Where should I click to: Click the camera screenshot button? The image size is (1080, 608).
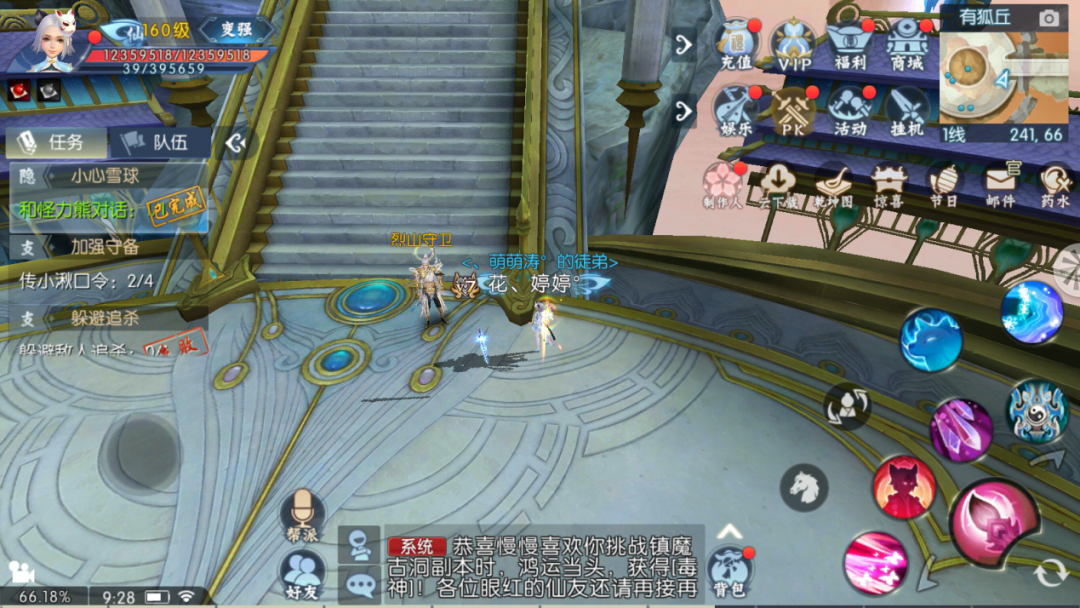1048,18
